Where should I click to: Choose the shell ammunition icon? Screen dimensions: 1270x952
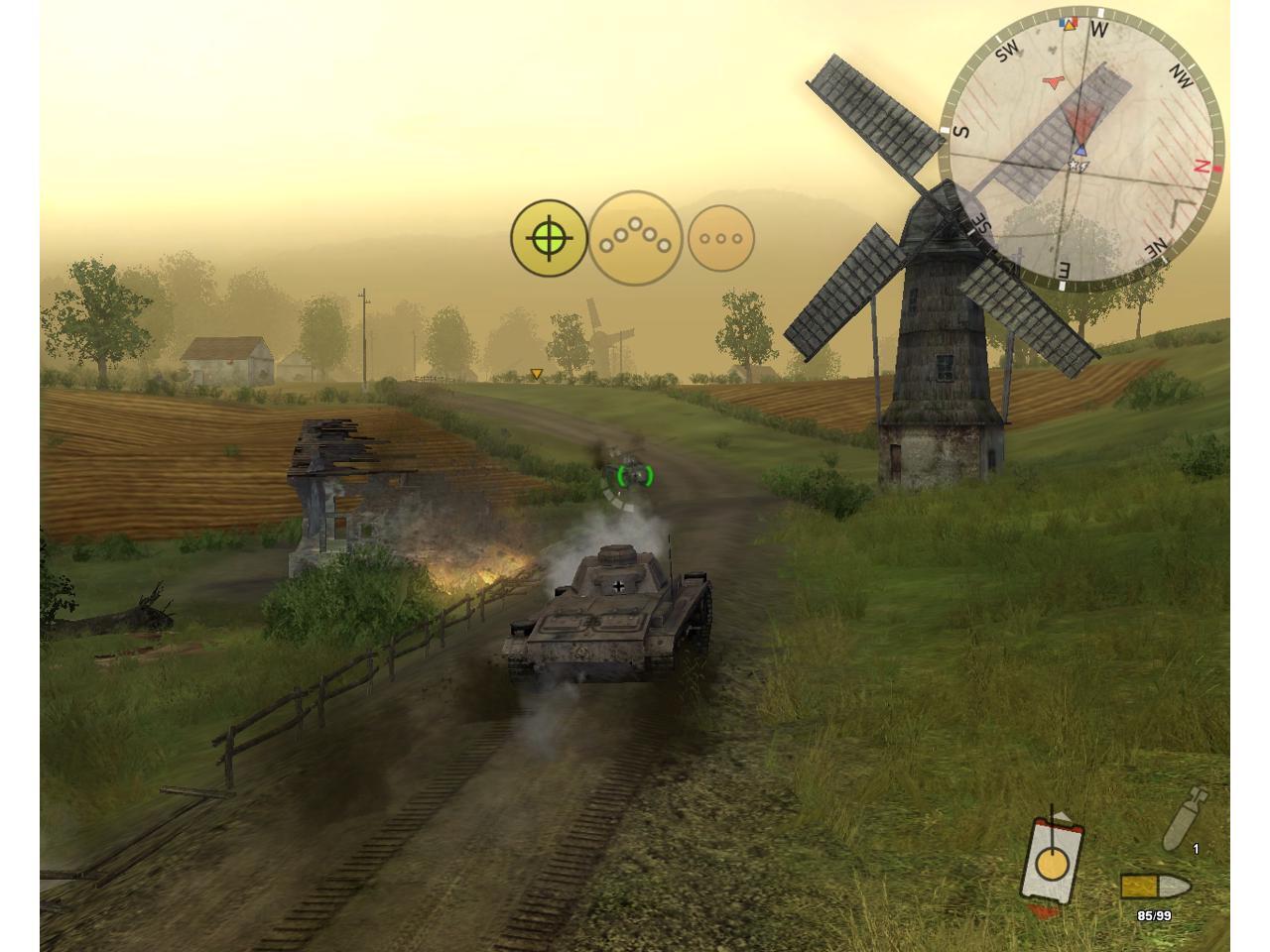pyautogui.click(x=1186, y=819)
